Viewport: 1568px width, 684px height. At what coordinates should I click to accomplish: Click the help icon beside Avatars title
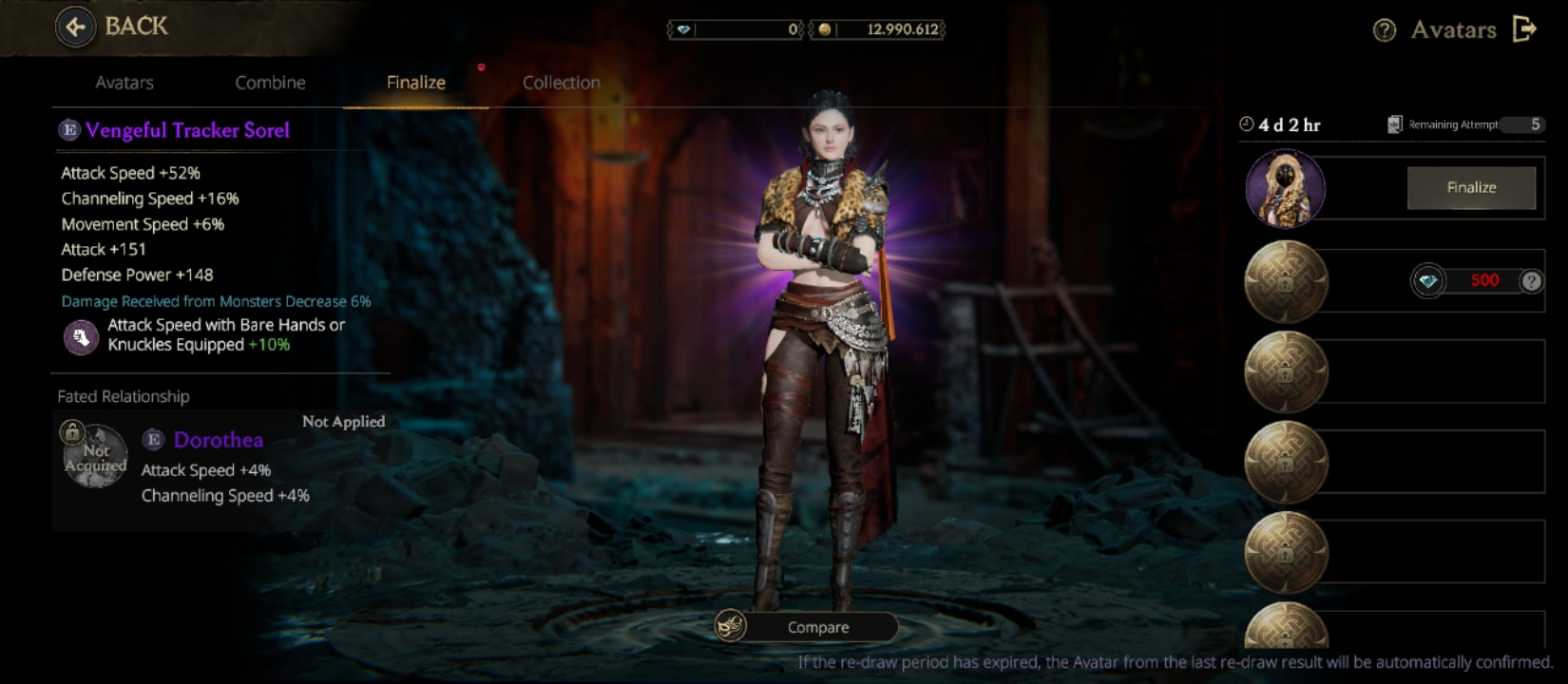[x=1385, y=30]
